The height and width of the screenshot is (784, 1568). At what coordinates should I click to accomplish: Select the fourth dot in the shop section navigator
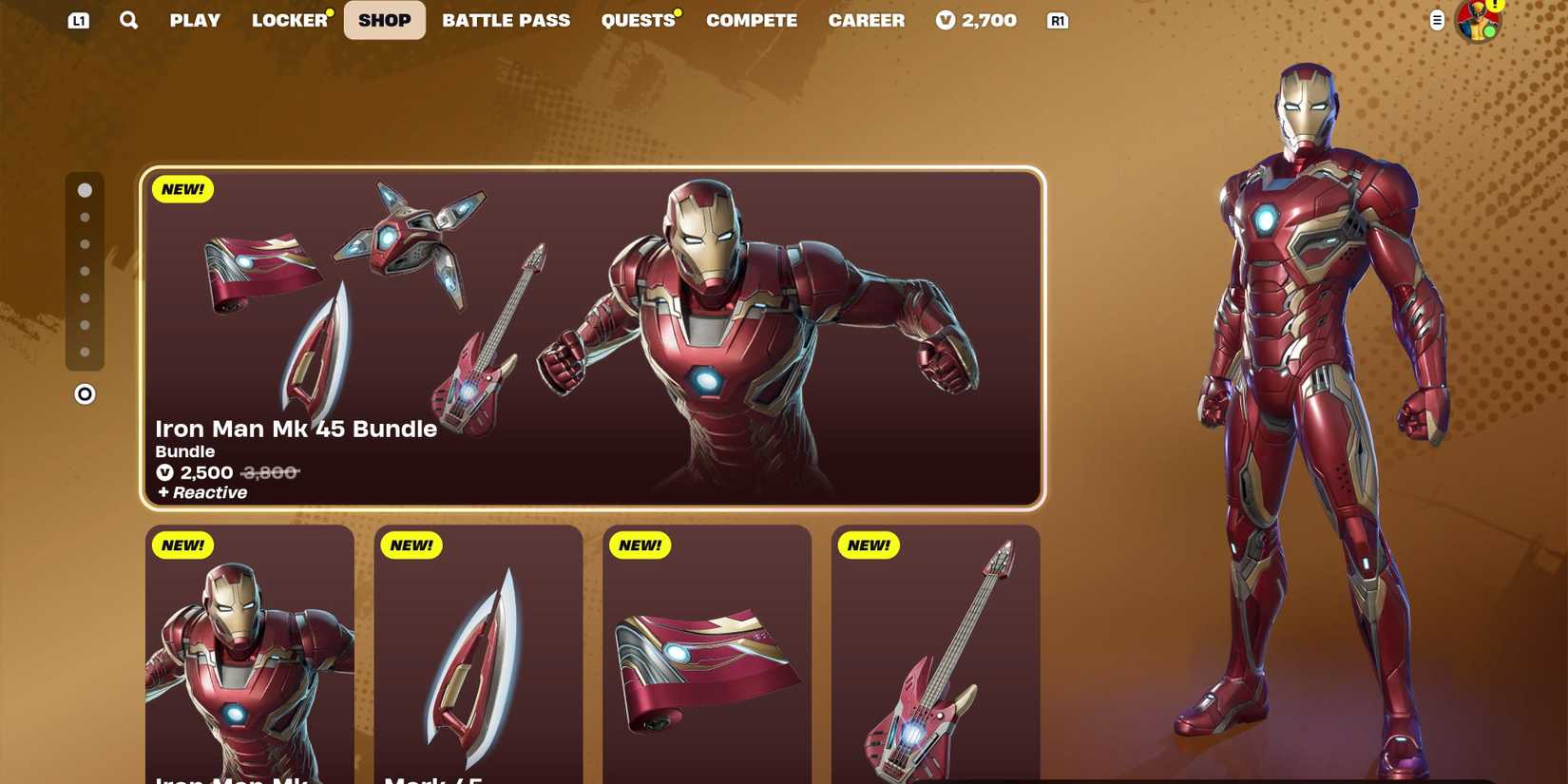click(x=86, y=271)
